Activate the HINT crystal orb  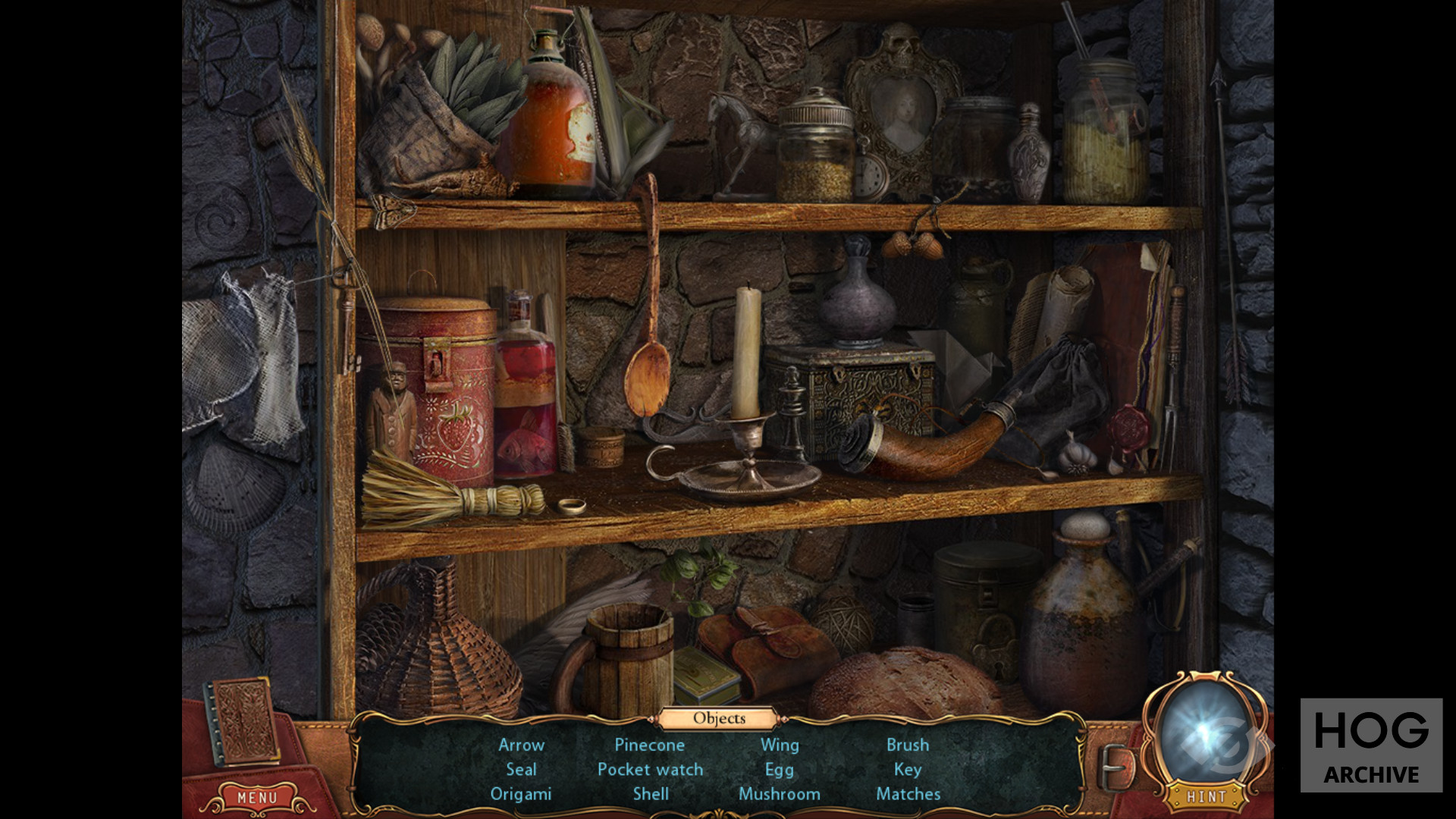(x=1206, y=735)
